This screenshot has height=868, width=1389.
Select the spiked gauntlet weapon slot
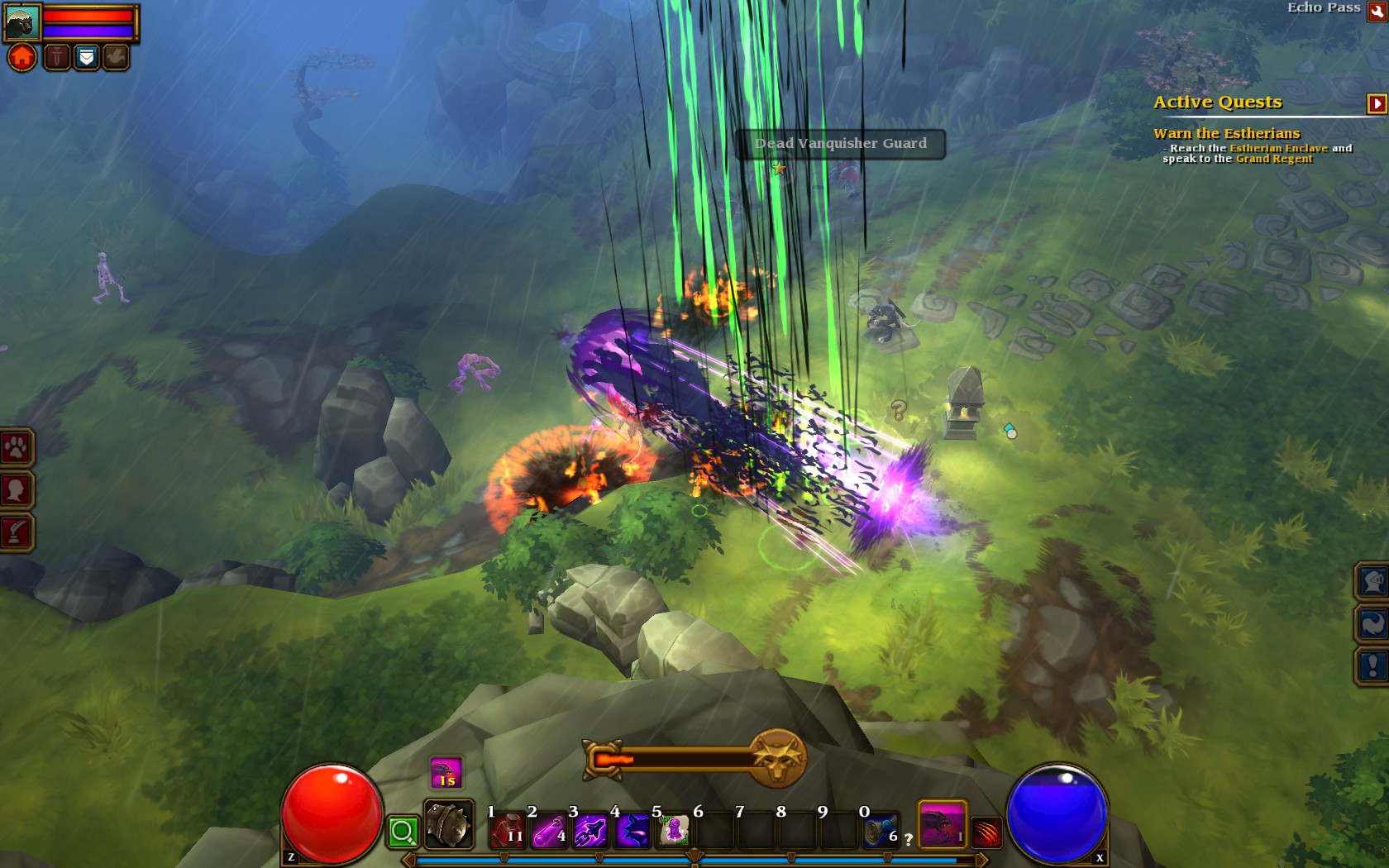448,824
